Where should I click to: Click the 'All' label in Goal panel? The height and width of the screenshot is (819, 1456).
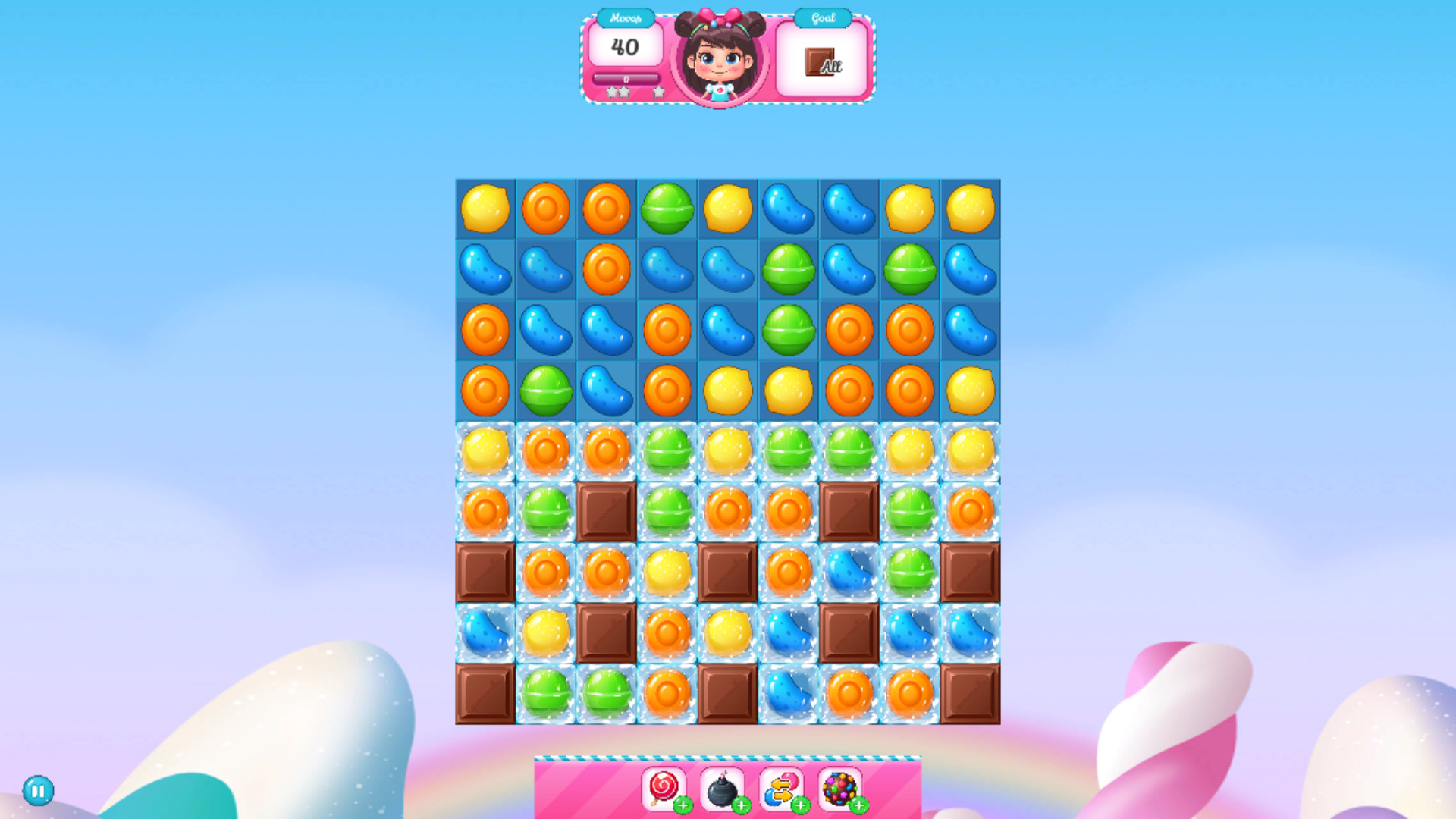tap(830, 67)
